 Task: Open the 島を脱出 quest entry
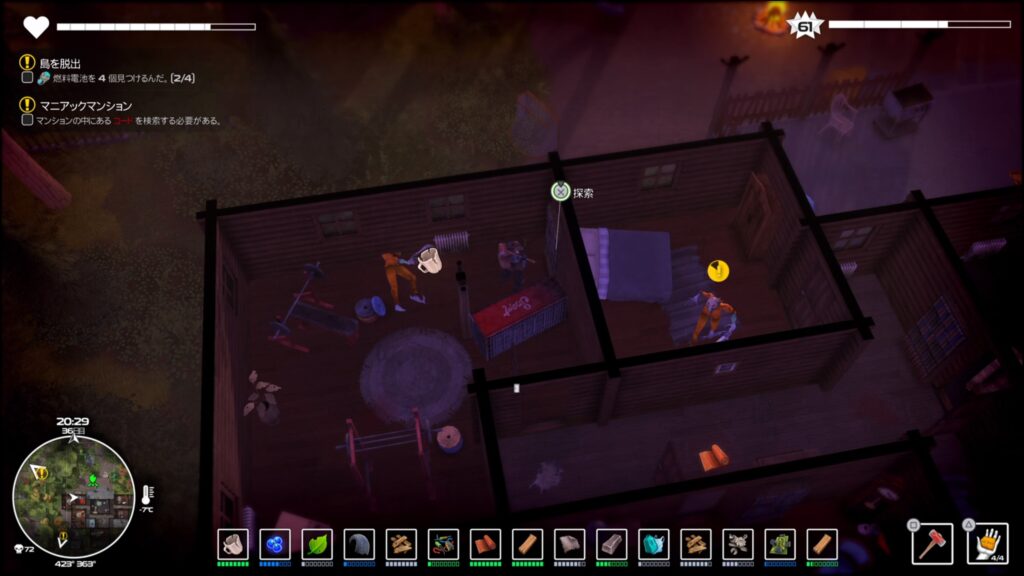point(60,62)
